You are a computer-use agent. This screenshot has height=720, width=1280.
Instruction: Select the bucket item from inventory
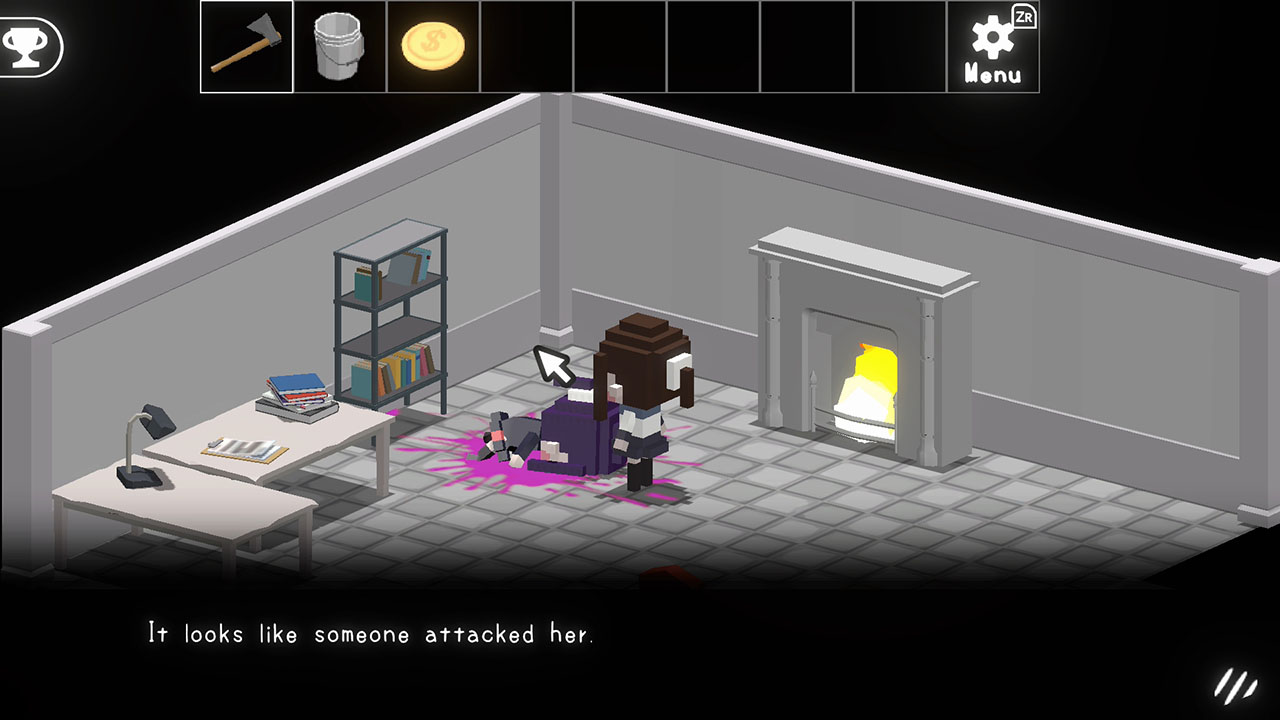339,46
